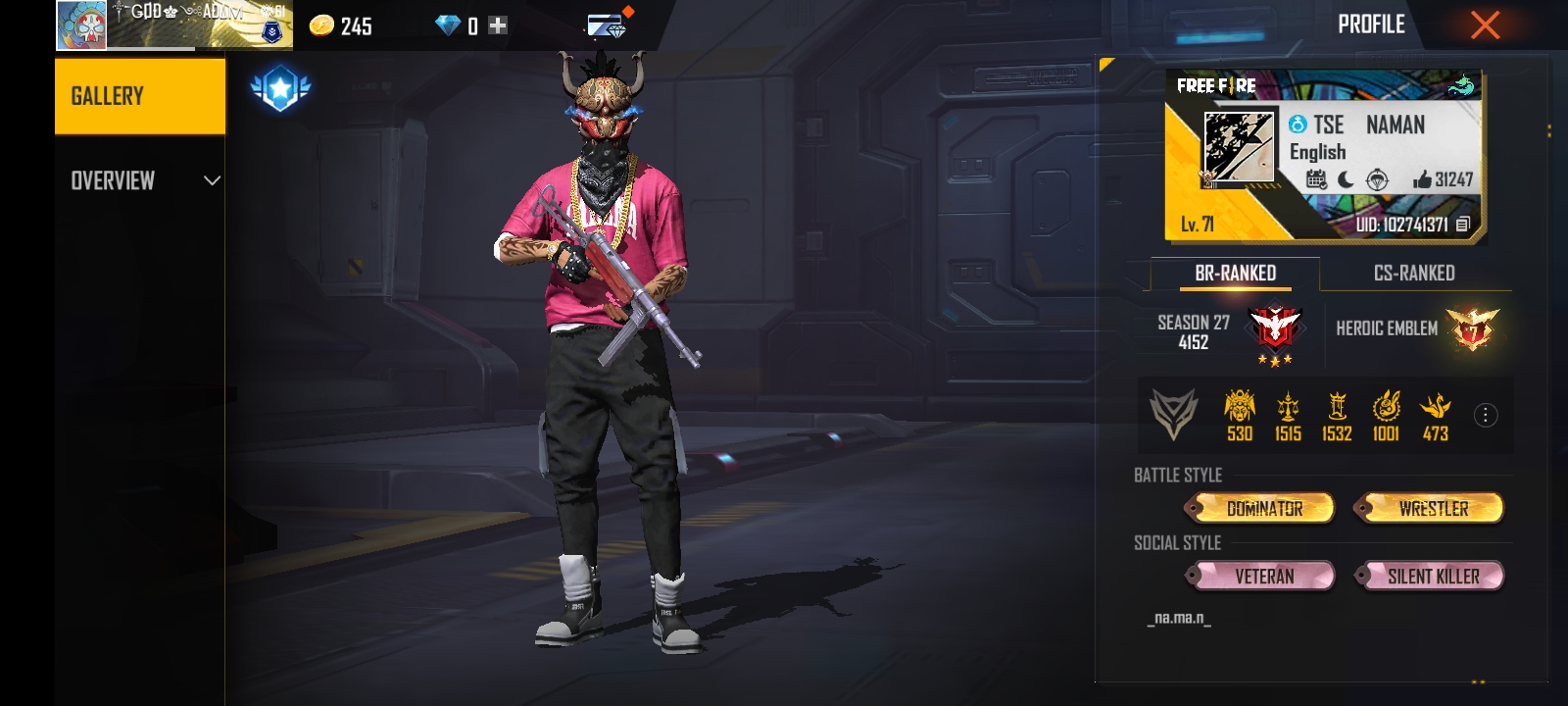Close the profile screen

[x=1485, y=25]
